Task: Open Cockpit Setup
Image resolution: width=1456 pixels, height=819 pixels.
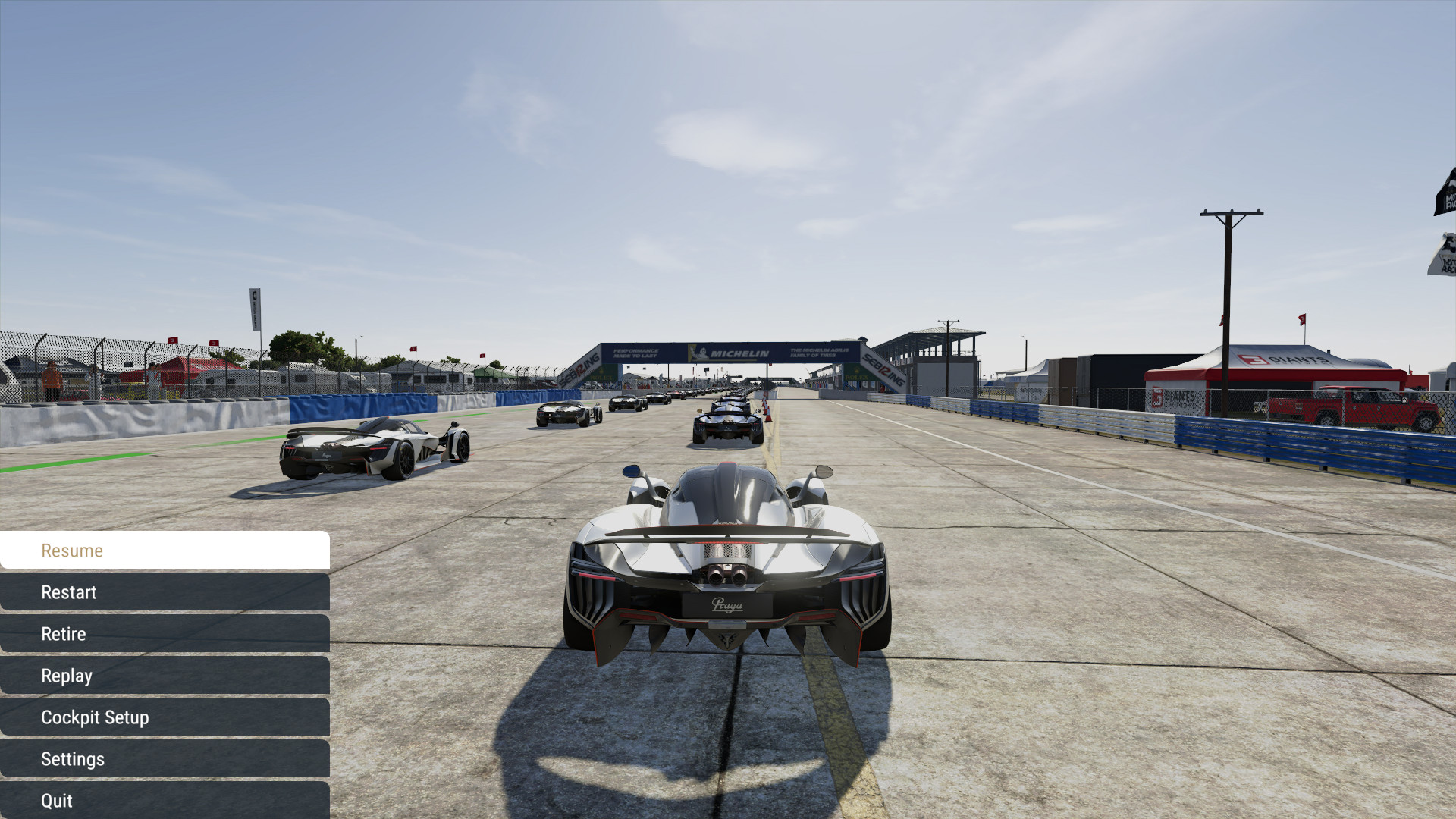Action: click(165, 717)
